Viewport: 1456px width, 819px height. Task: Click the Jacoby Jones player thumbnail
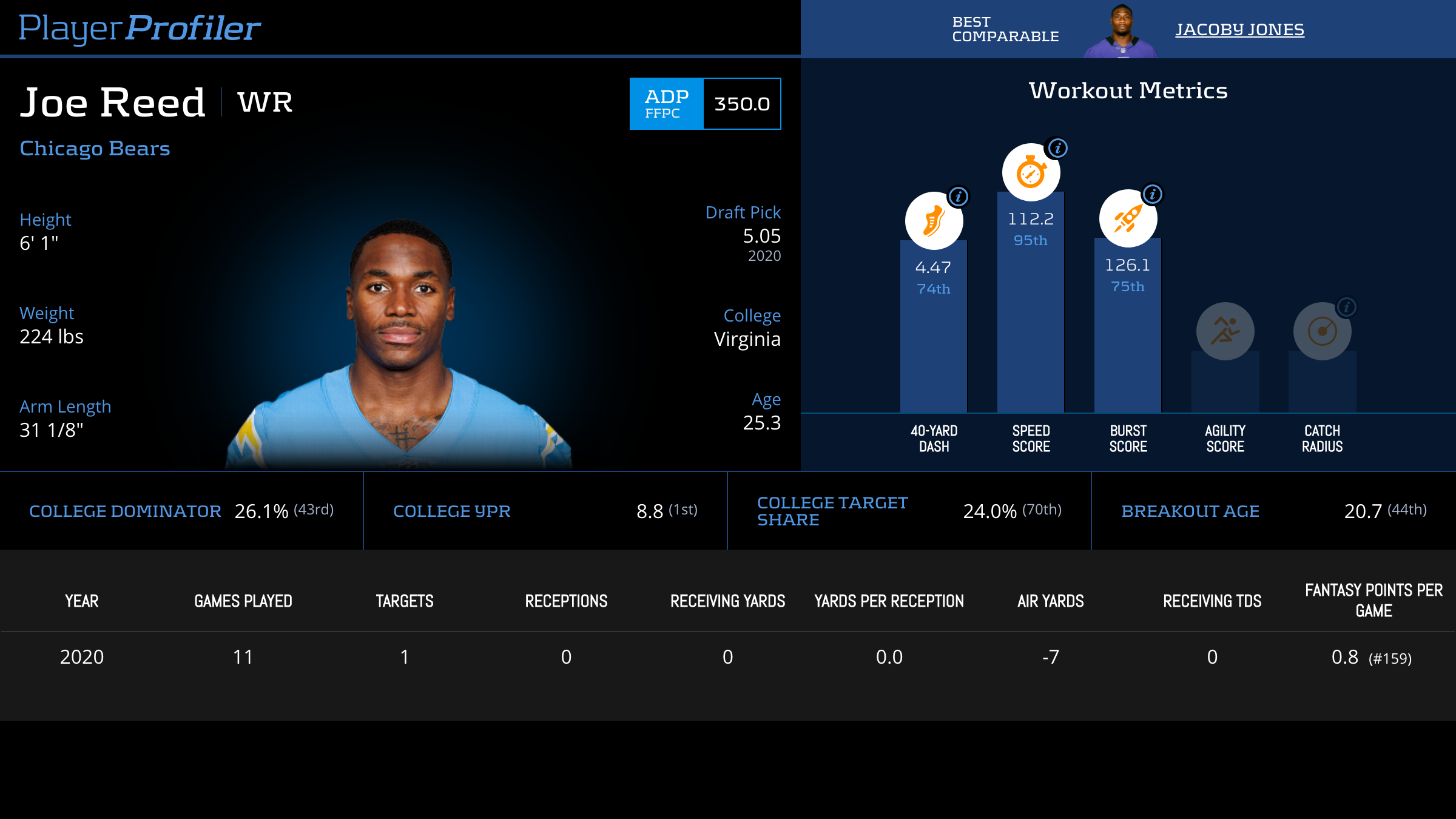click(1121, 32)
